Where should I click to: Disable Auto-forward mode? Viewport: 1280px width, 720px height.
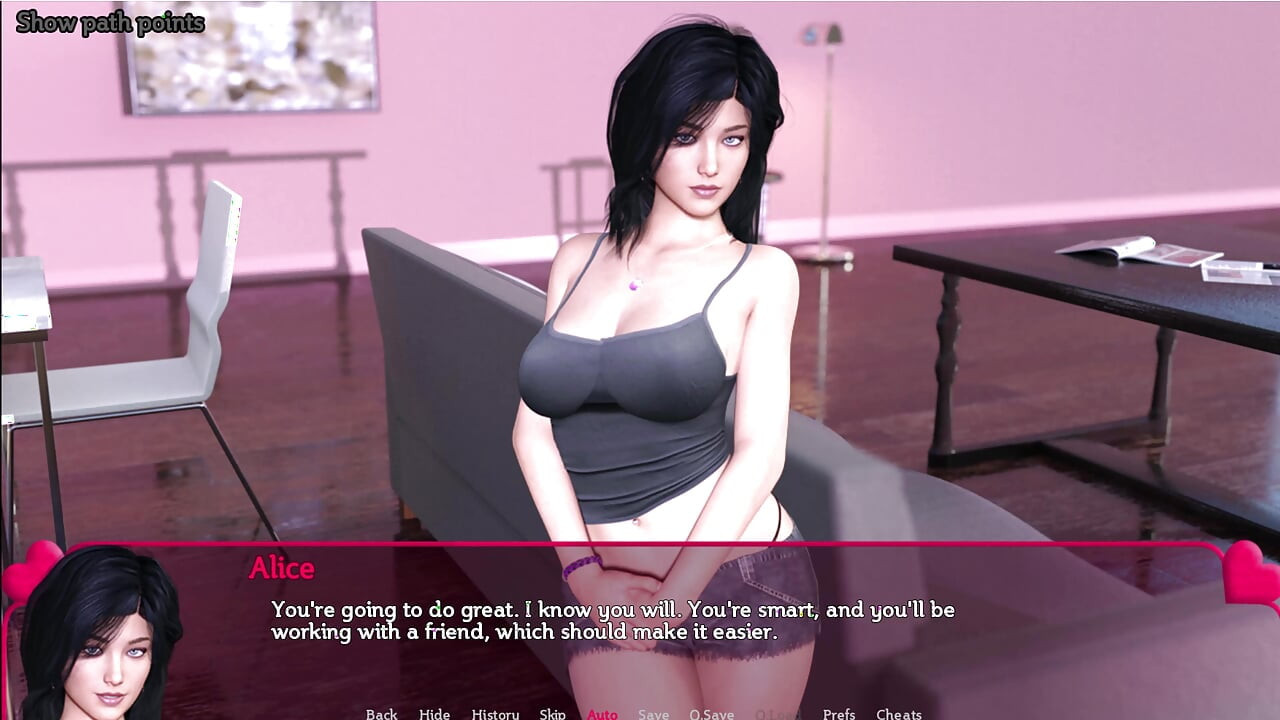(602, 713)
